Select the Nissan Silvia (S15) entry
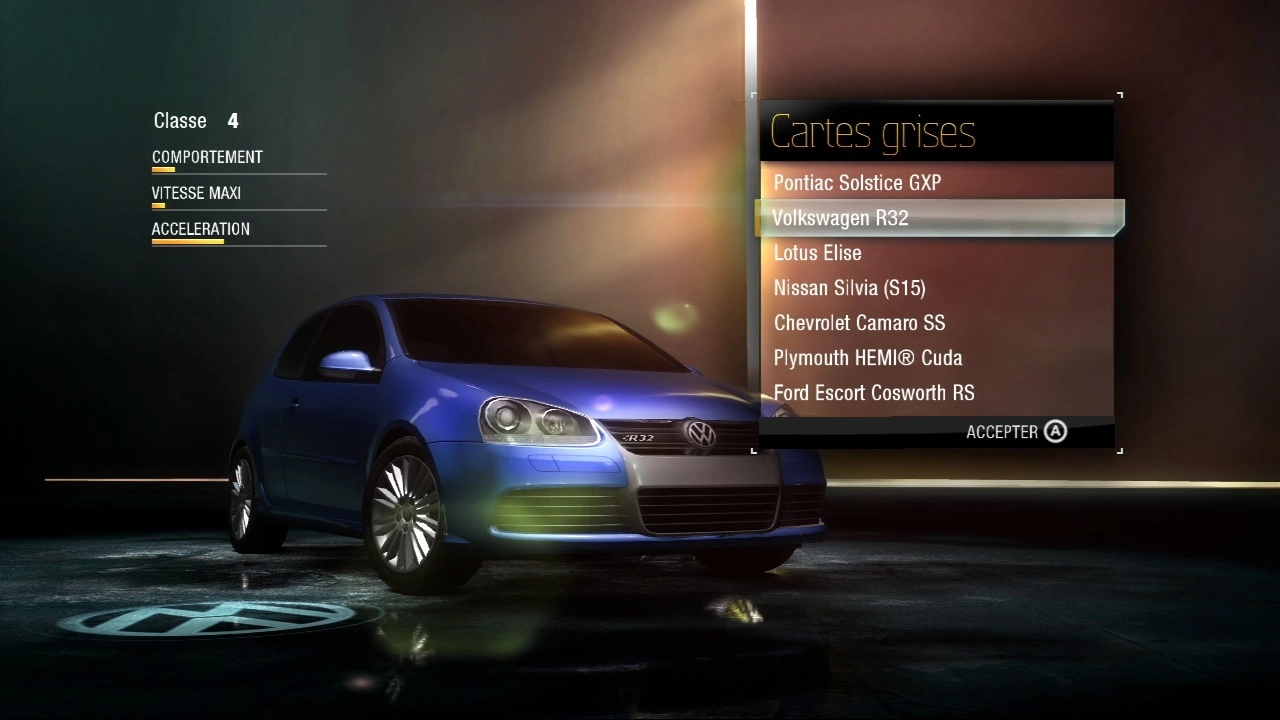The image size is (1280, 720). [849, 288]
